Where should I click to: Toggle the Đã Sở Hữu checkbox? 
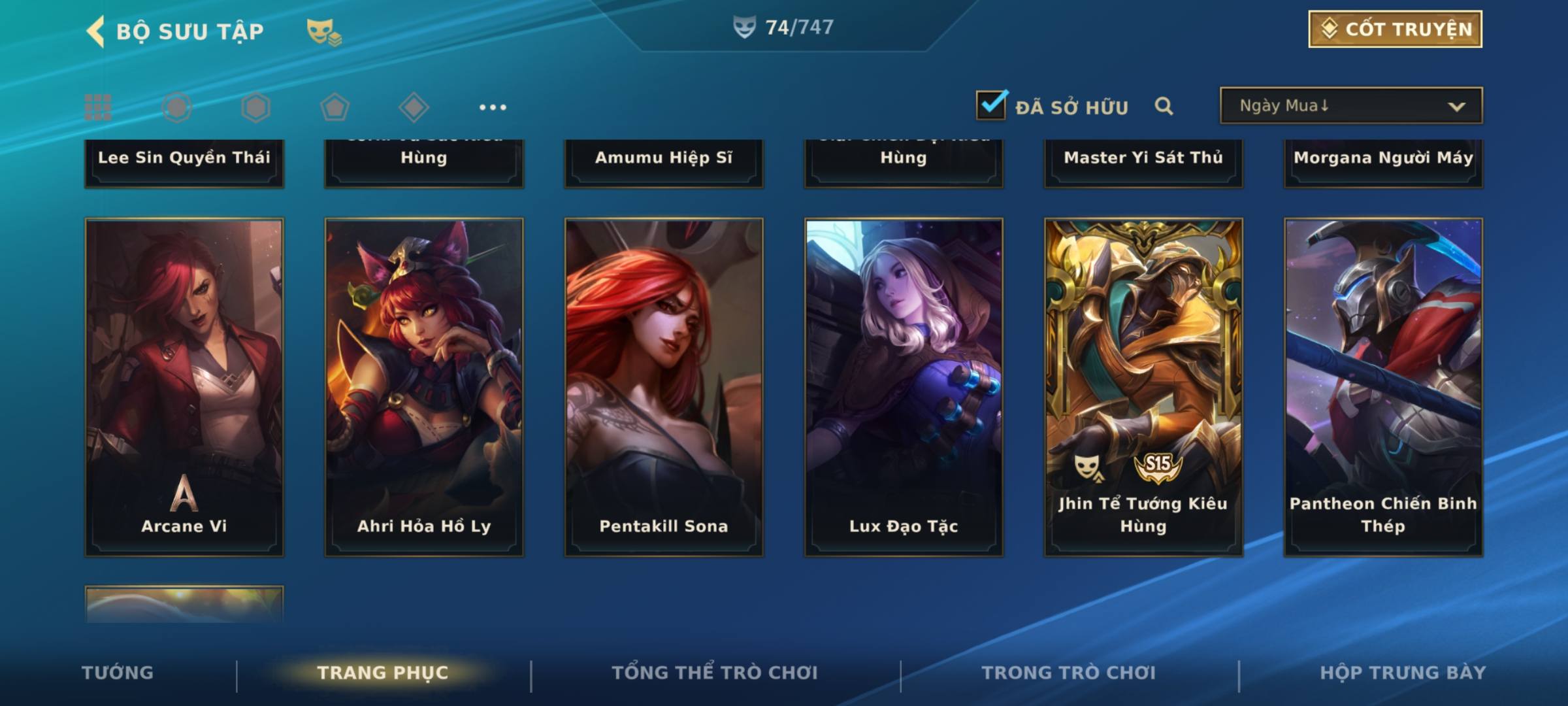click(x=991, y=105)
